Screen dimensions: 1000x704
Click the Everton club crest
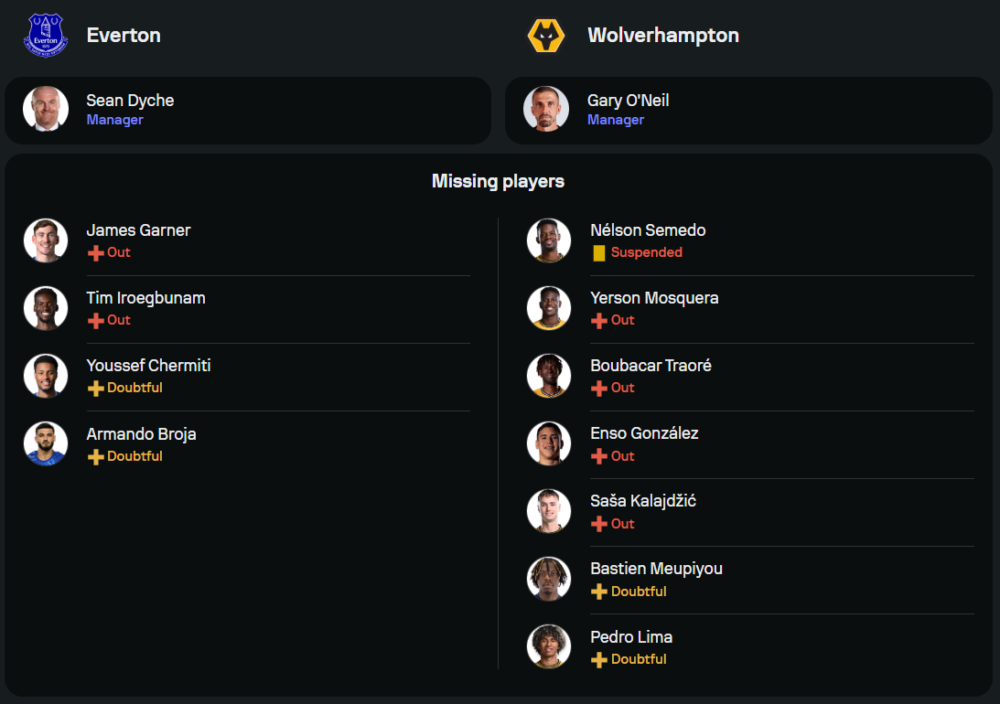pos(45,35)
